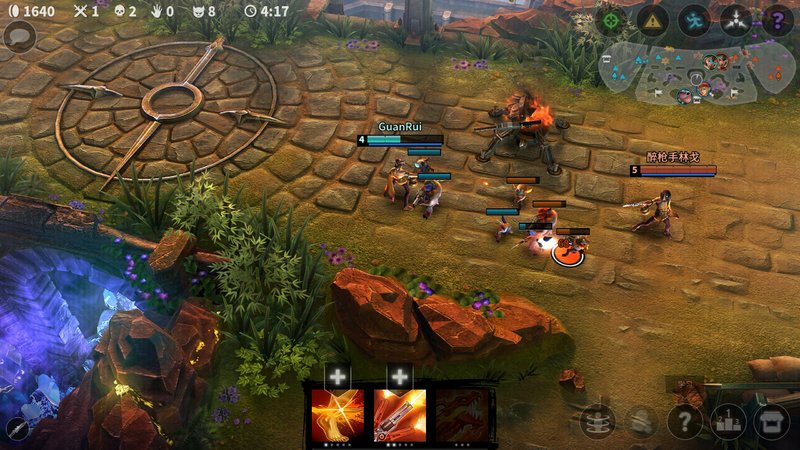Open the chat speech bubble
Viewport: 800px width, 450px height.
[19, 38]
